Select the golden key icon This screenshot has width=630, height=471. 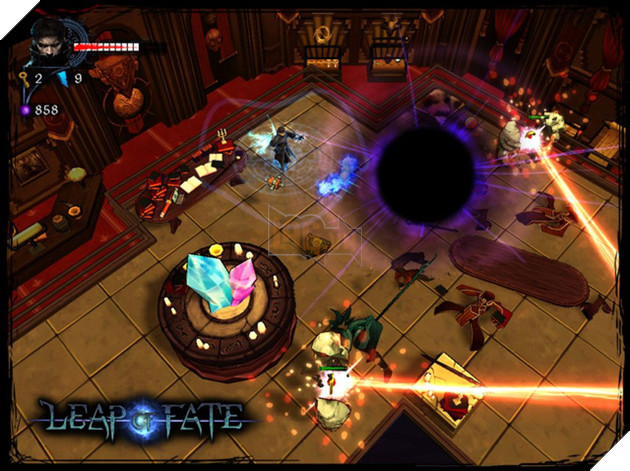(23, 77)
